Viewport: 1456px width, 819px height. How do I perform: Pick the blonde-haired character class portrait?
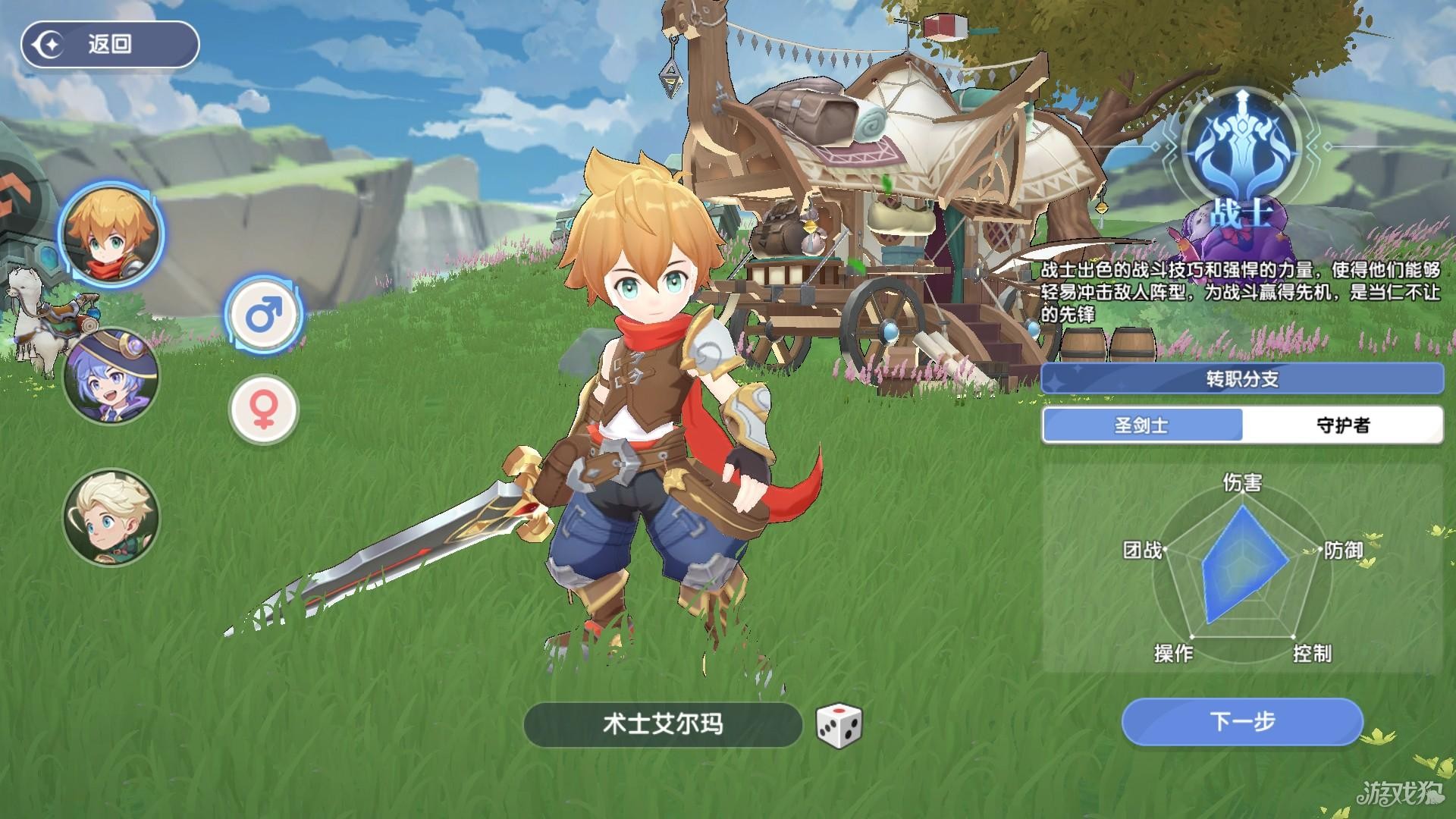pos(111,517)
